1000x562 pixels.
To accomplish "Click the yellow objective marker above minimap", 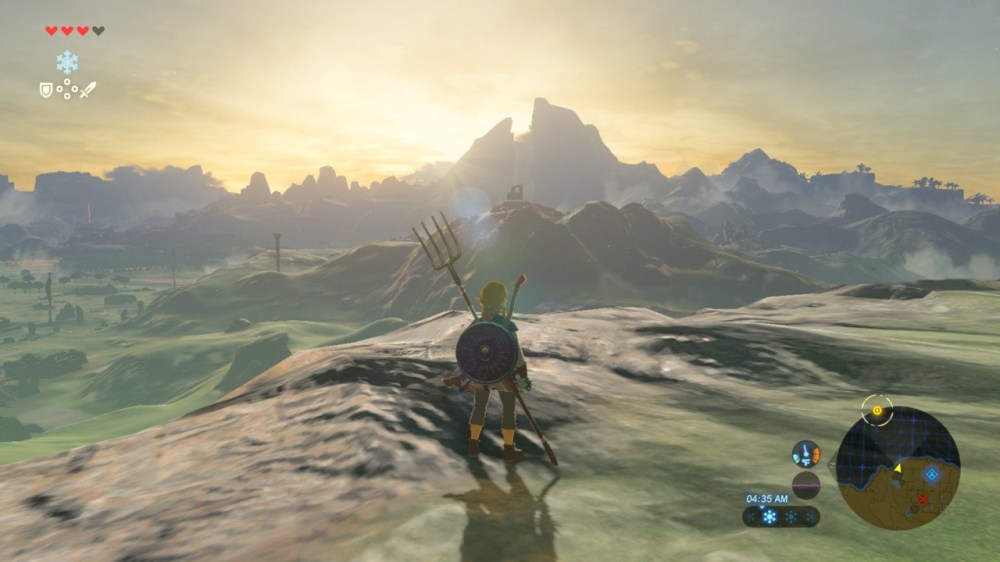I will tap(877, 410).
